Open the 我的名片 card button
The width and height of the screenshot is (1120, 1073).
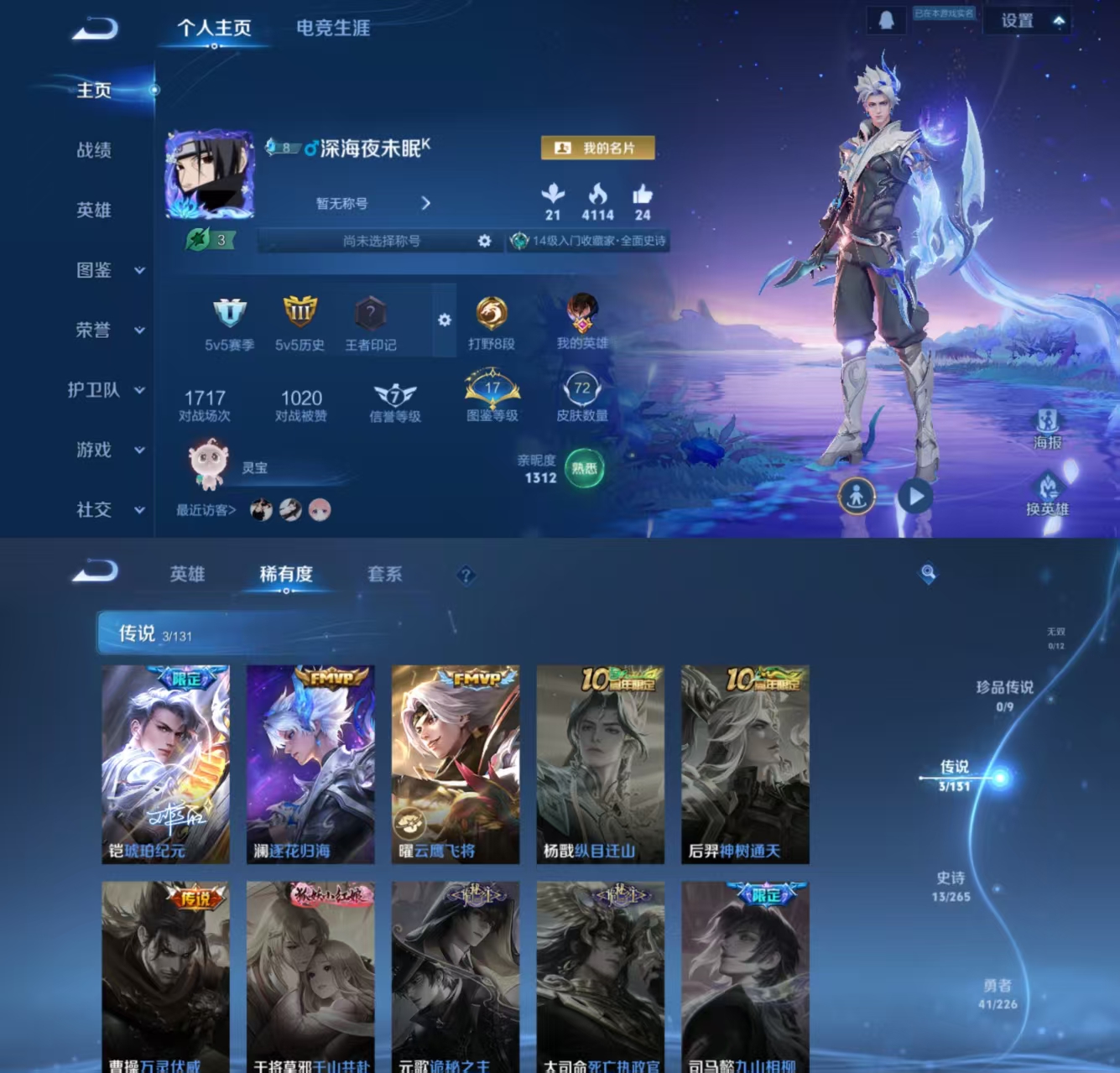597,148
